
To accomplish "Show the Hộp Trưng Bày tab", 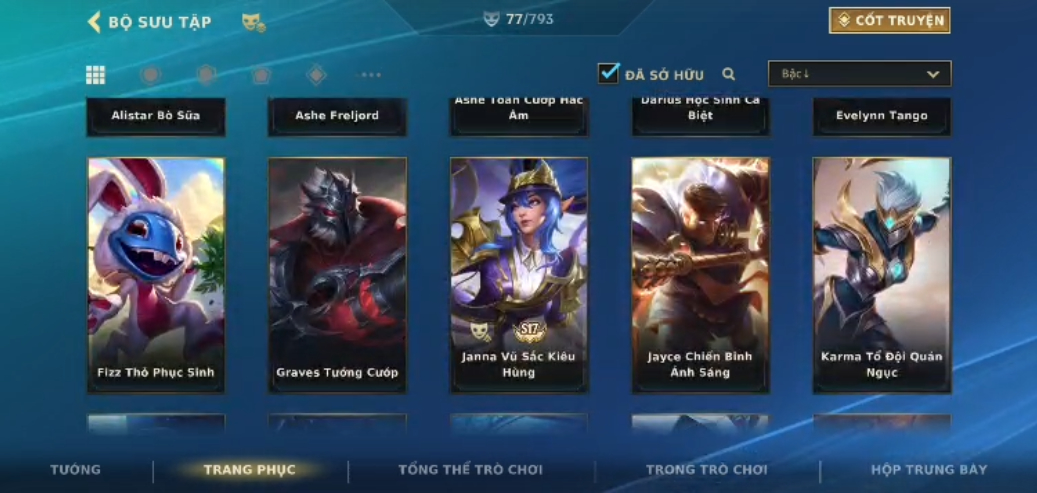I will [928, 469].
